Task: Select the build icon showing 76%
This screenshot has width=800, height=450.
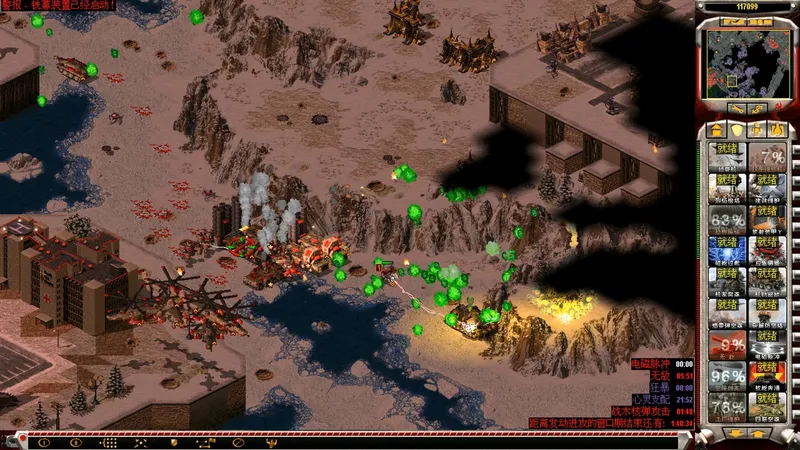Action: click(726, 407)
